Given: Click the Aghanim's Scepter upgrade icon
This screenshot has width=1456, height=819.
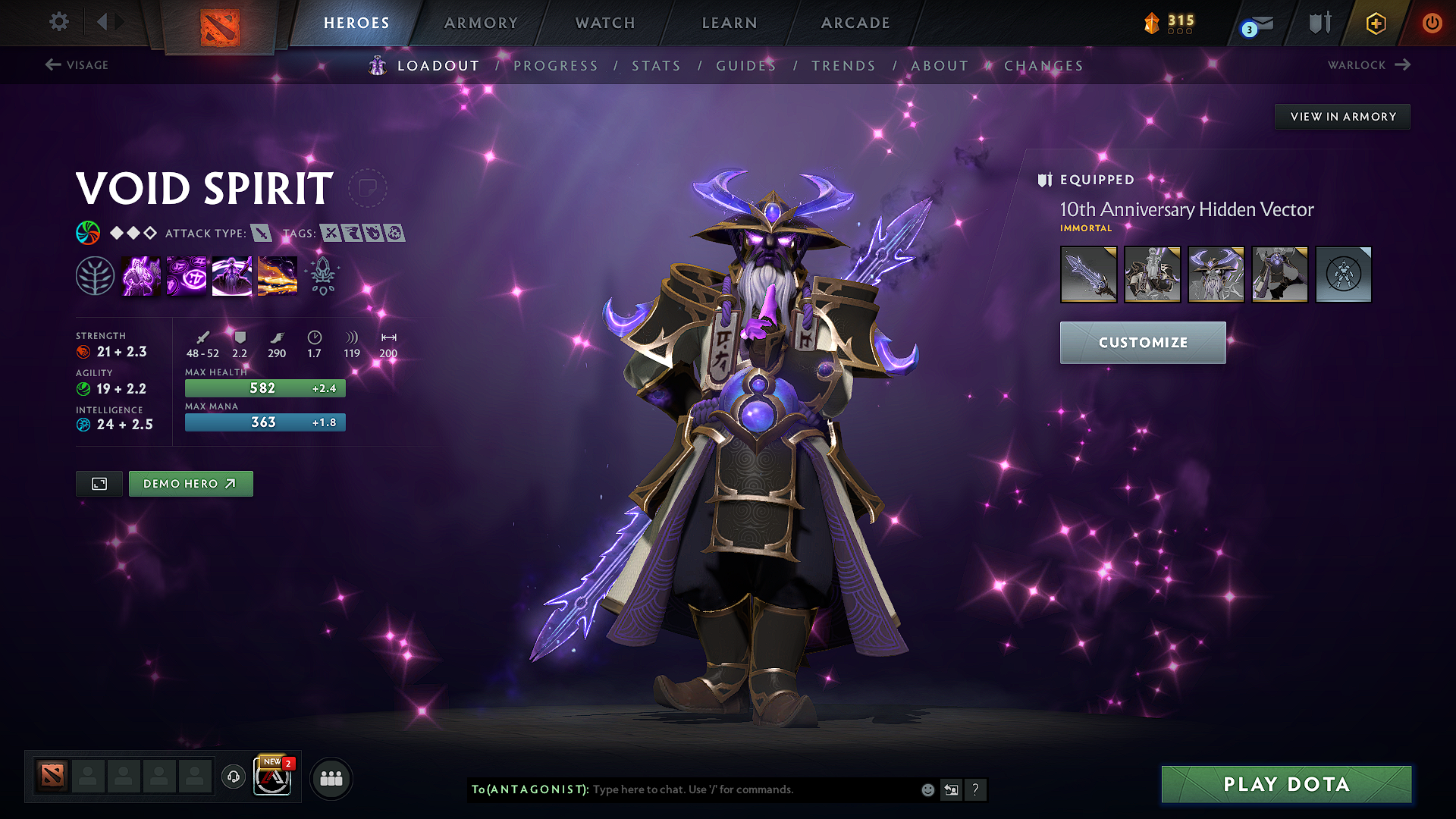Looking at the screenshot, I should point(322,275).
